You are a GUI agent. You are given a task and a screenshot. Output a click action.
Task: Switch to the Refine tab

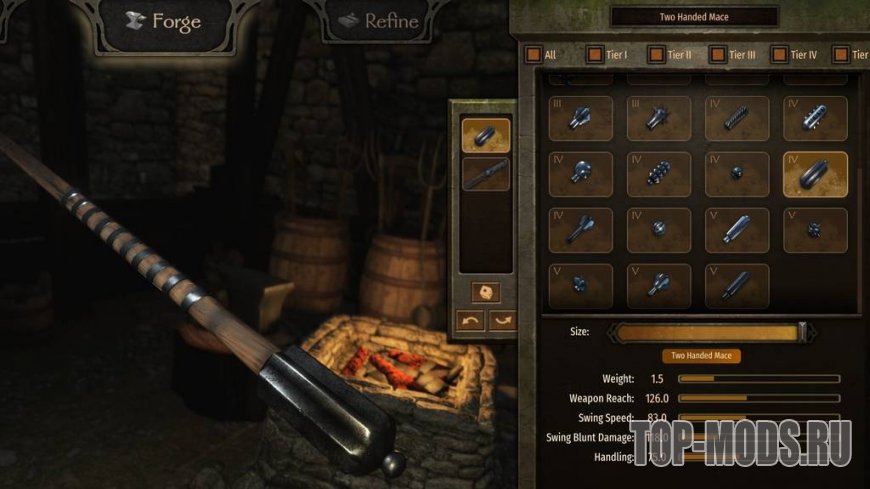click(x=378, y=22)
